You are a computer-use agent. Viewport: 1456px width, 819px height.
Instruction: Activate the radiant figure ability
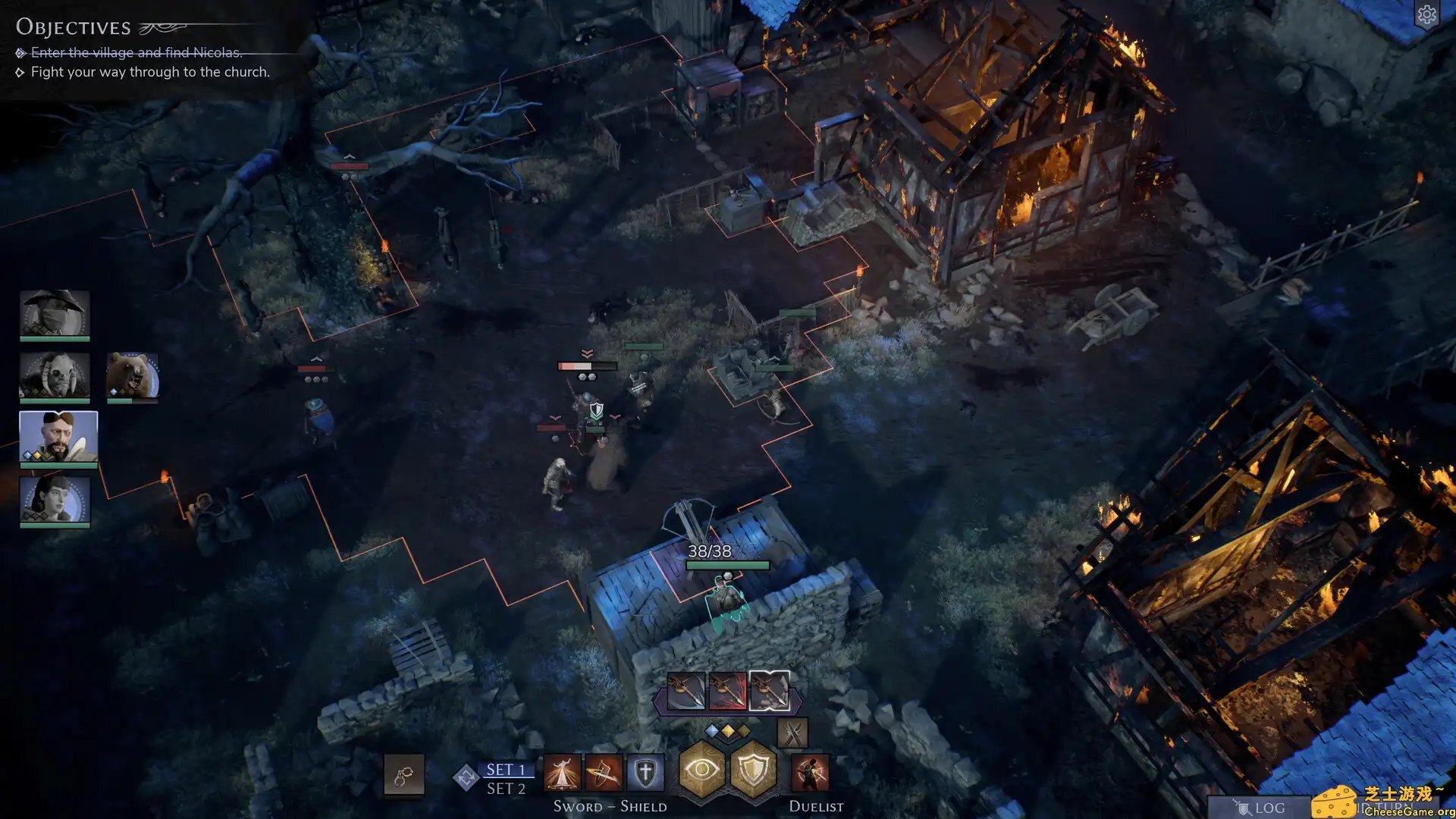tap(562, 773)
